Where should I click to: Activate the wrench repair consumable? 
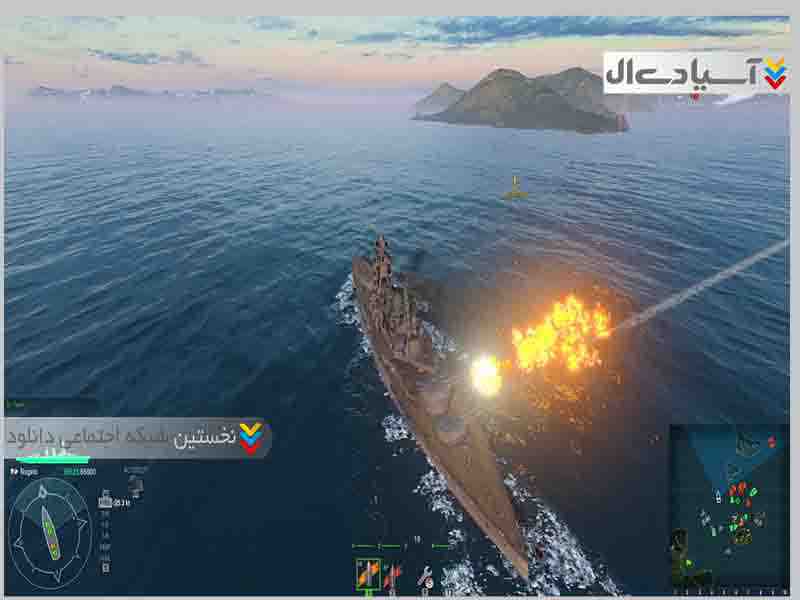[x=425, y=576]
